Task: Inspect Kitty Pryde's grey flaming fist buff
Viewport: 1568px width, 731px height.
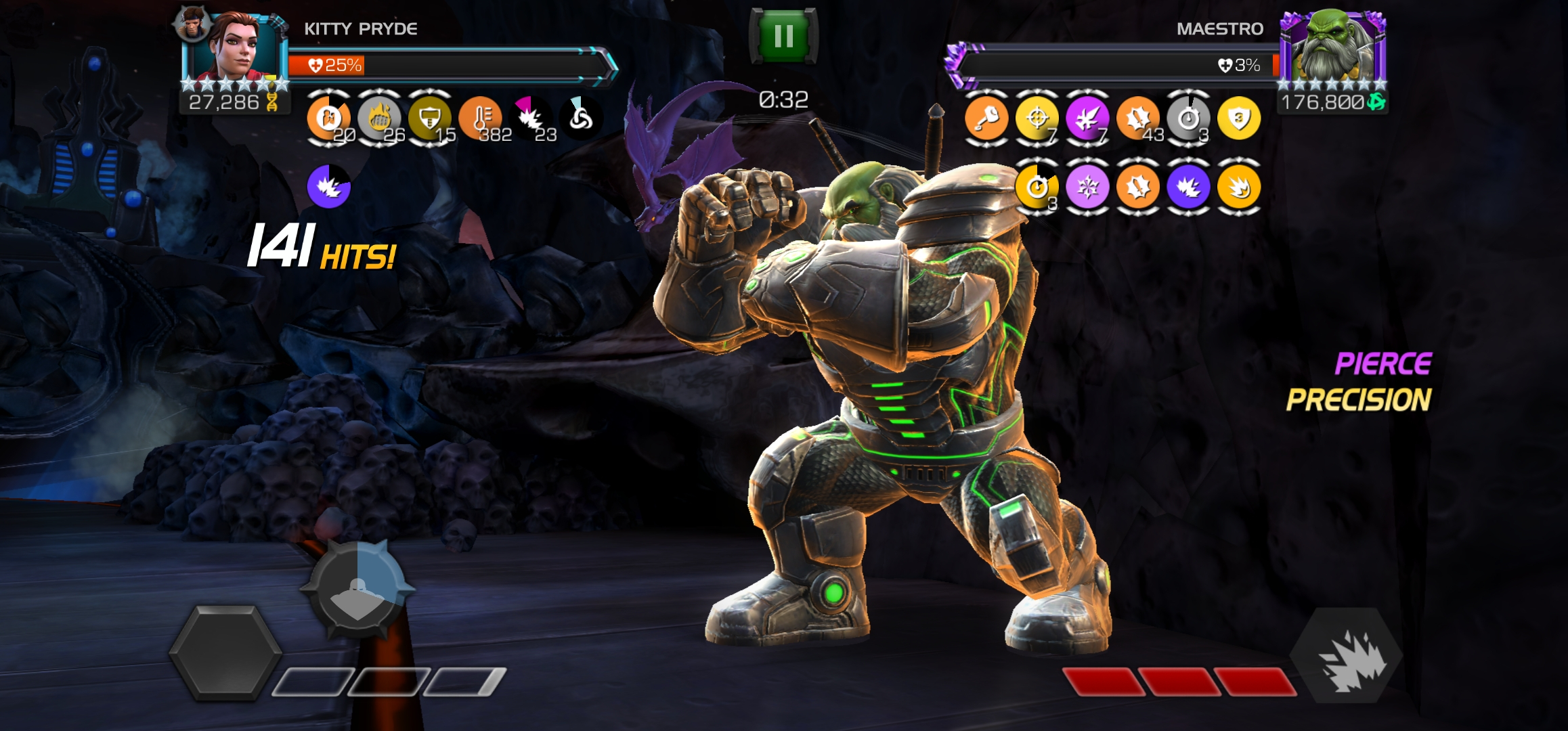Action: point(379,118)
